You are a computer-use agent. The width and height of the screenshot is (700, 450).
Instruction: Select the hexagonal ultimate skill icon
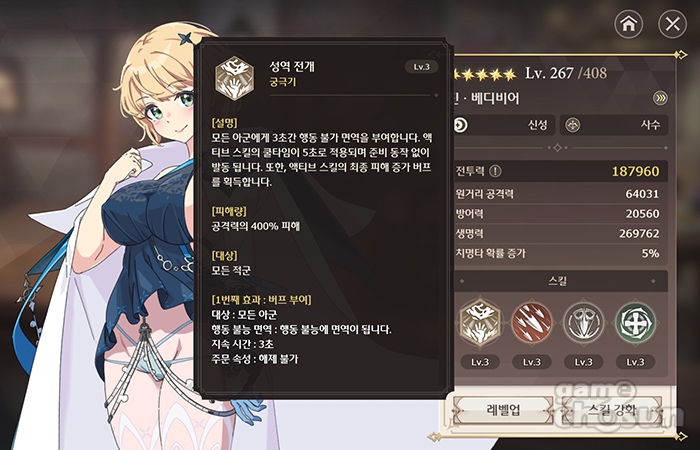[x=480, y=323]
